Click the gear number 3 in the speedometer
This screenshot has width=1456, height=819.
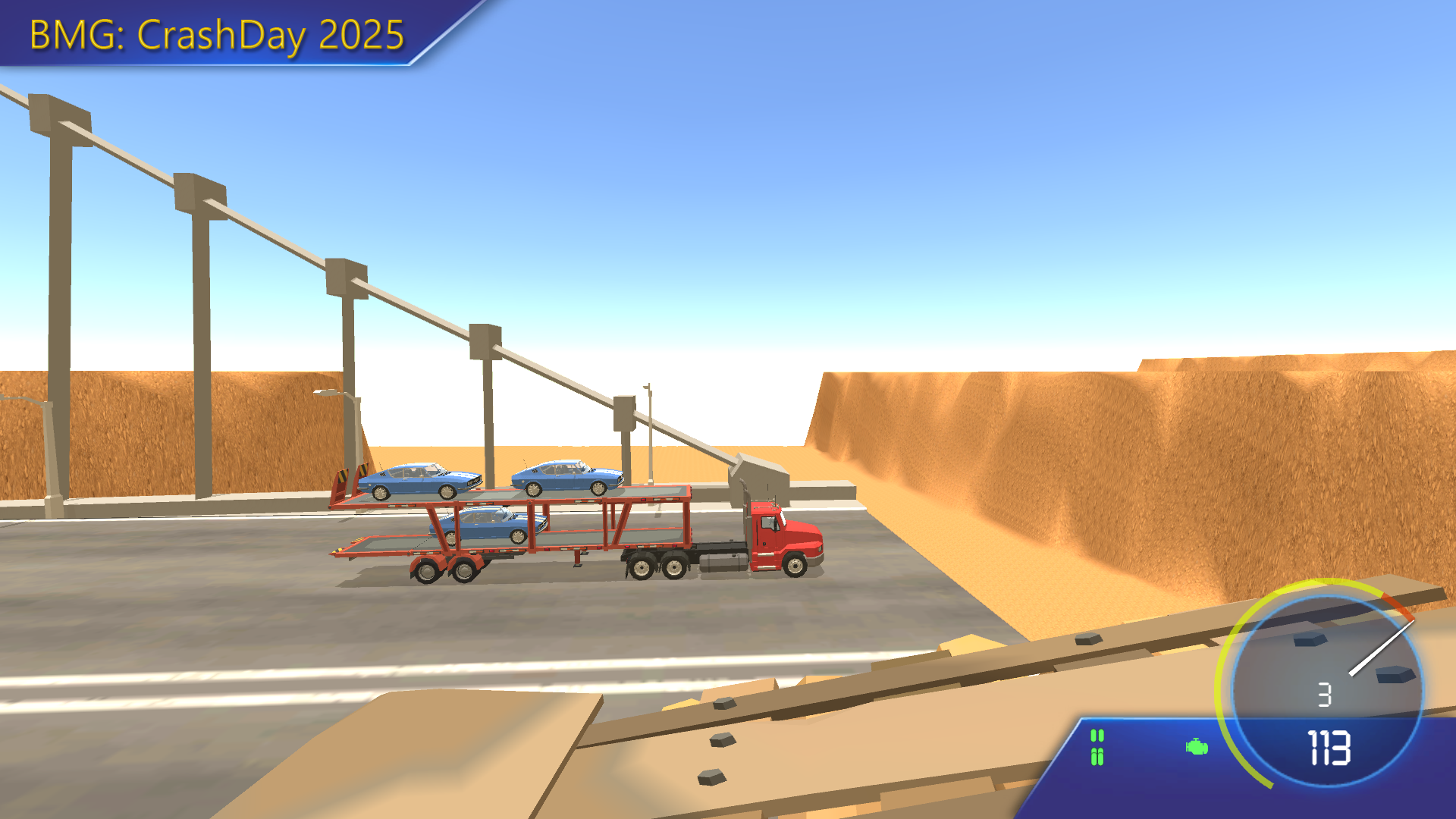1324,695
